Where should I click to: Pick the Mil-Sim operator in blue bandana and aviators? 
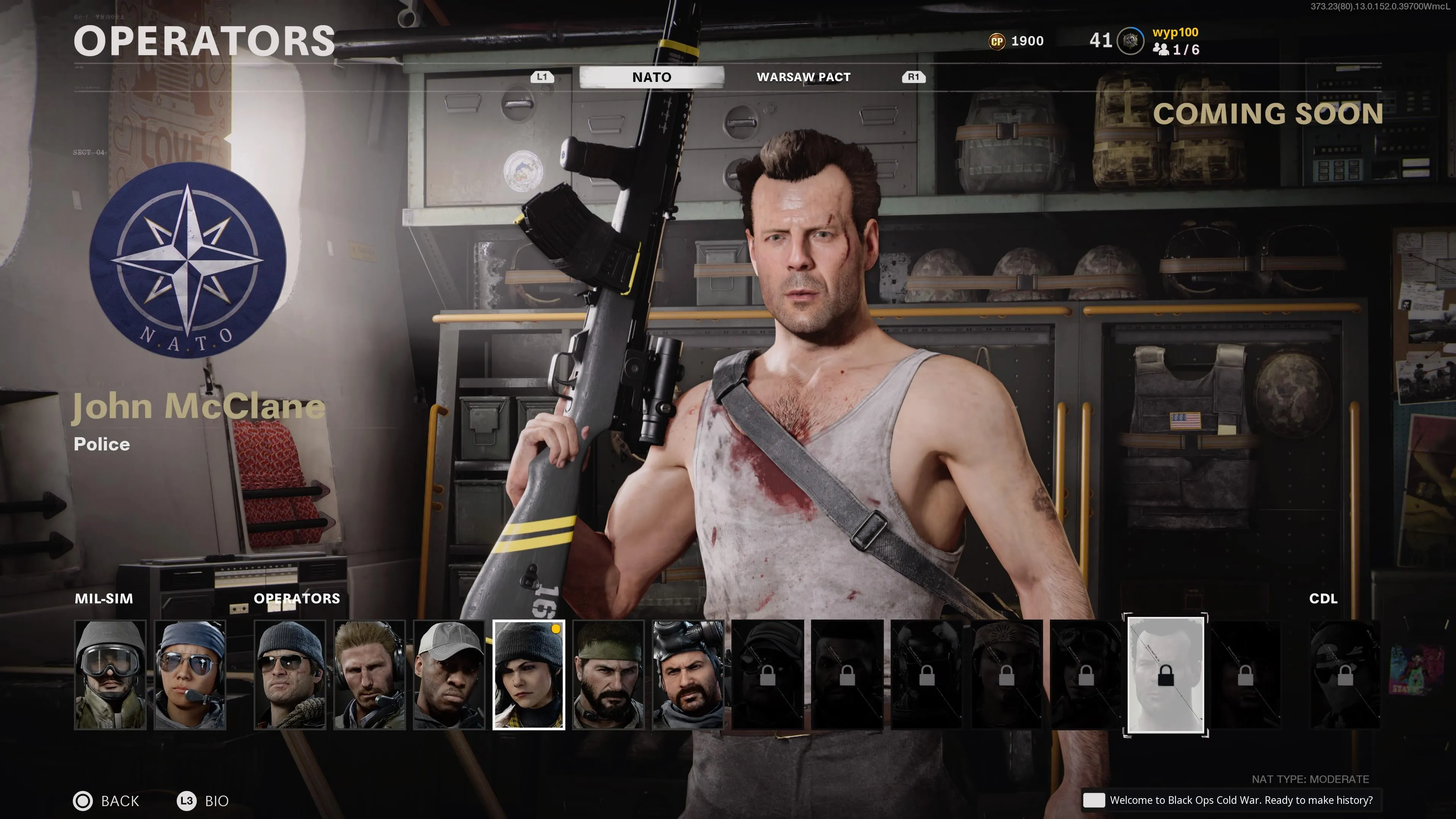click(x=190, y=674)
